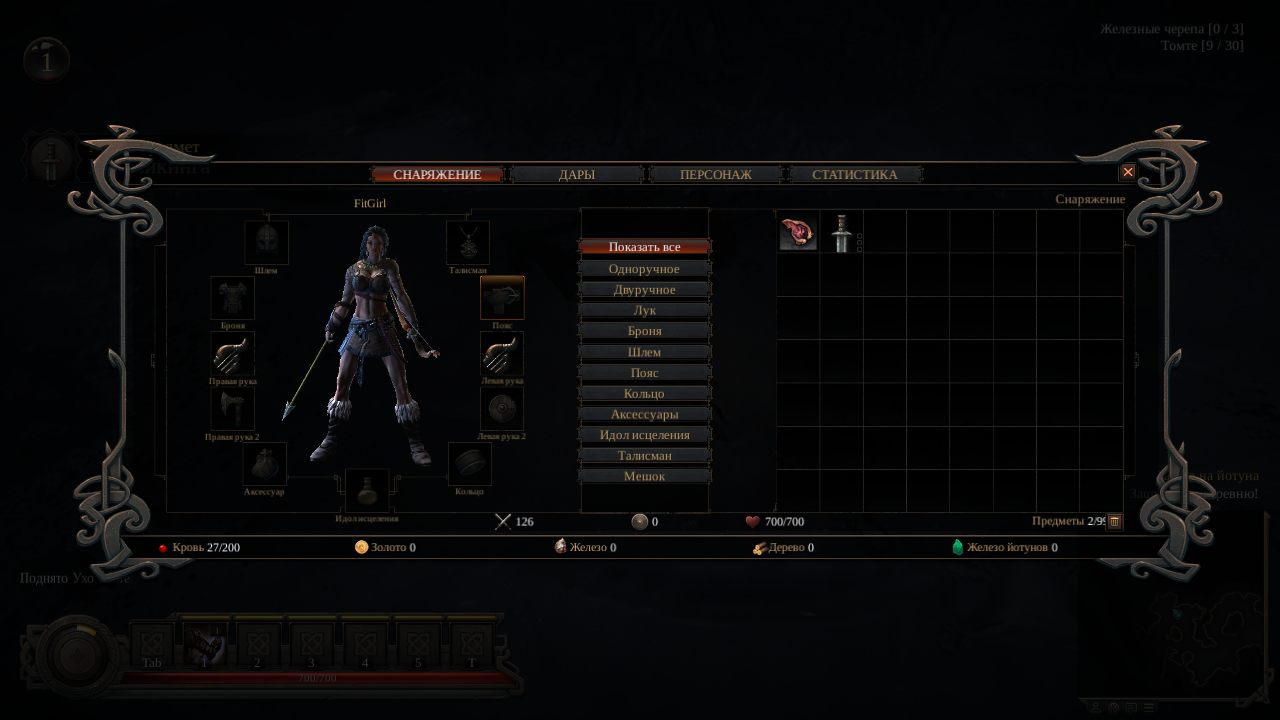Filter items by Двуручное

pos(644,290)
